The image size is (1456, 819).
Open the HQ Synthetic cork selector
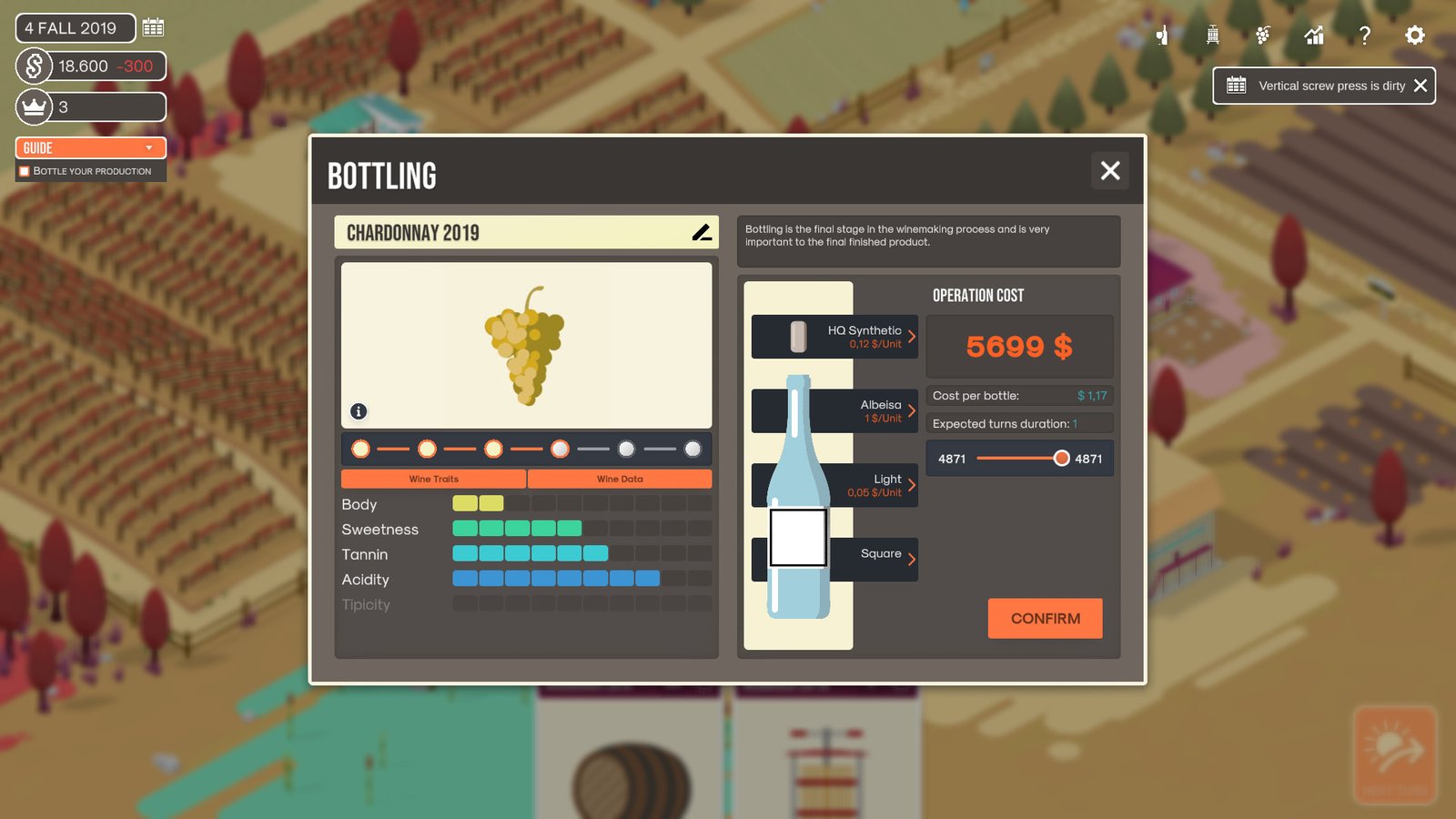[x=833, y=337]
